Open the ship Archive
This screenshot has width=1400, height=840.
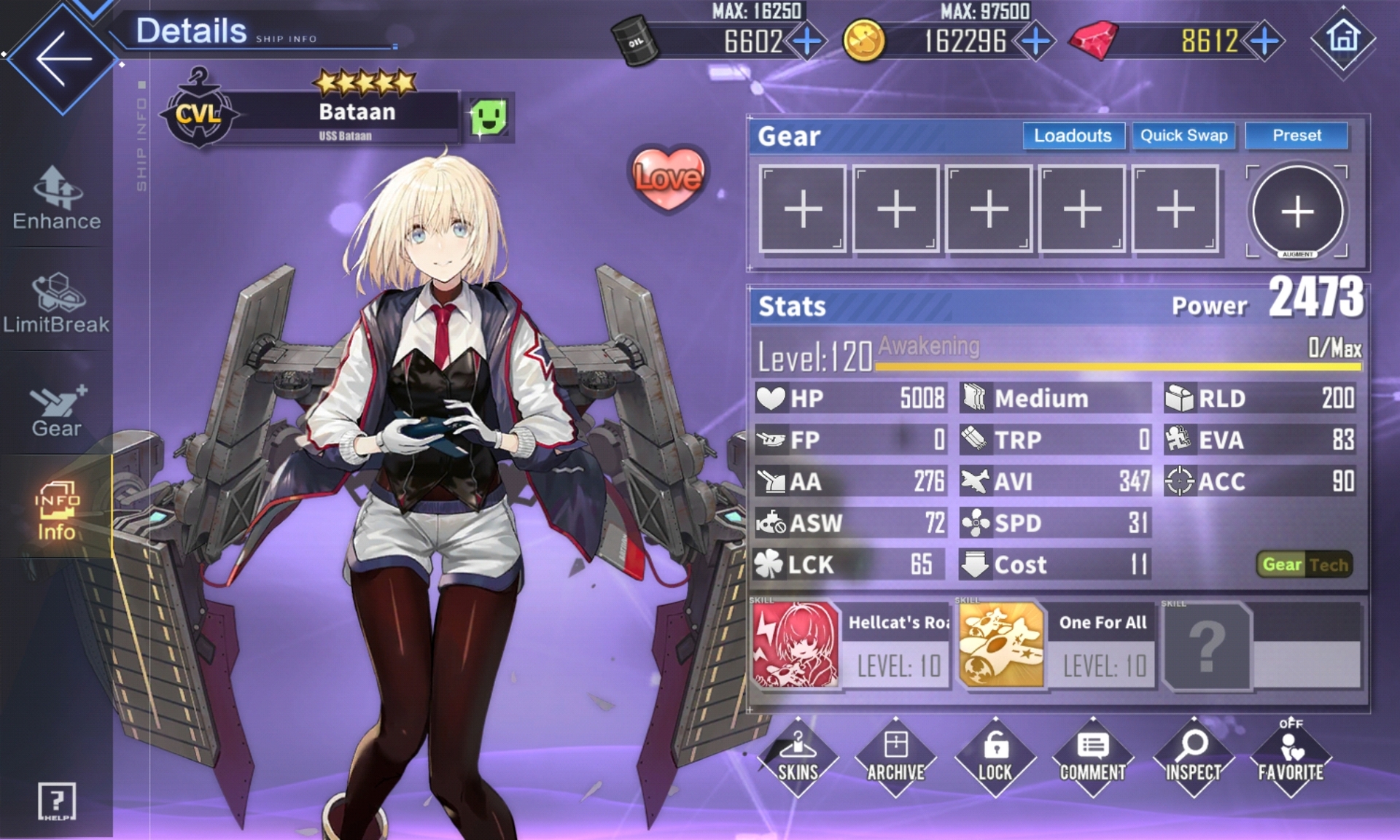tap(895, 757)
